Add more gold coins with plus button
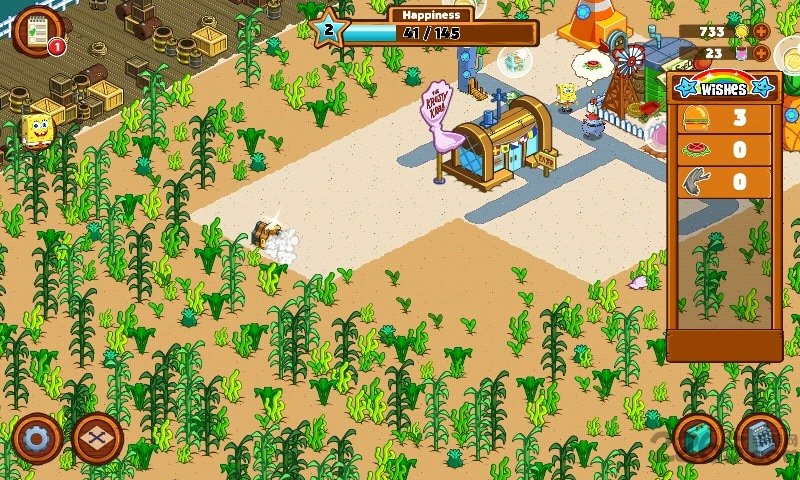Screen dimensions: 800x480 [x=761, y=32]
